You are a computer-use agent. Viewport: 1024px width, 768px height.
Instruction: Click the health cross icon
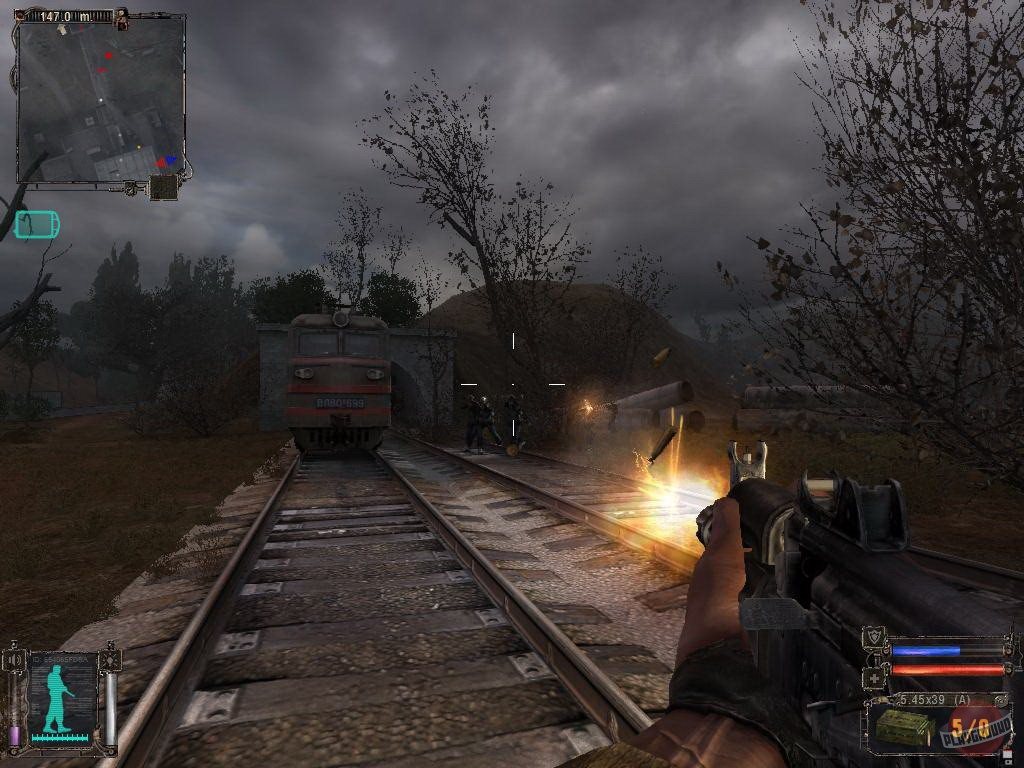click(874, 676)
